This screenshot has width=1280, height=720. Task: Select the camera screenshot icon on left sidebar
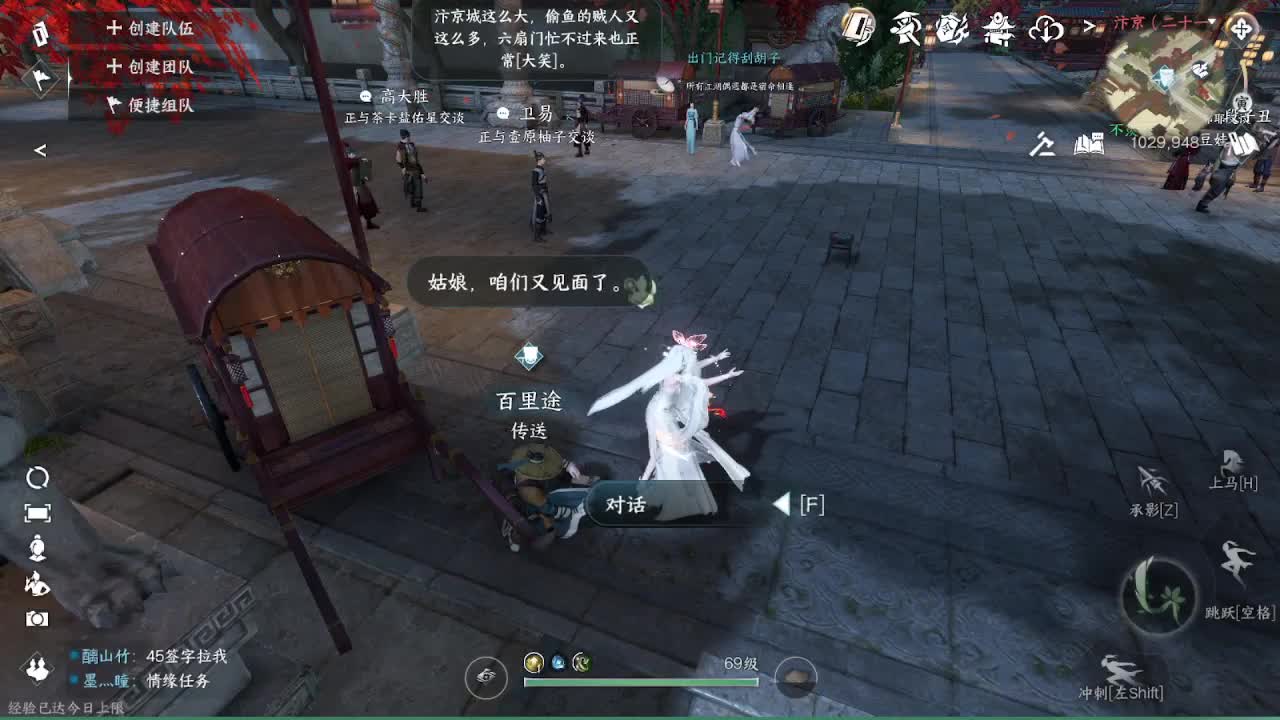38,618
